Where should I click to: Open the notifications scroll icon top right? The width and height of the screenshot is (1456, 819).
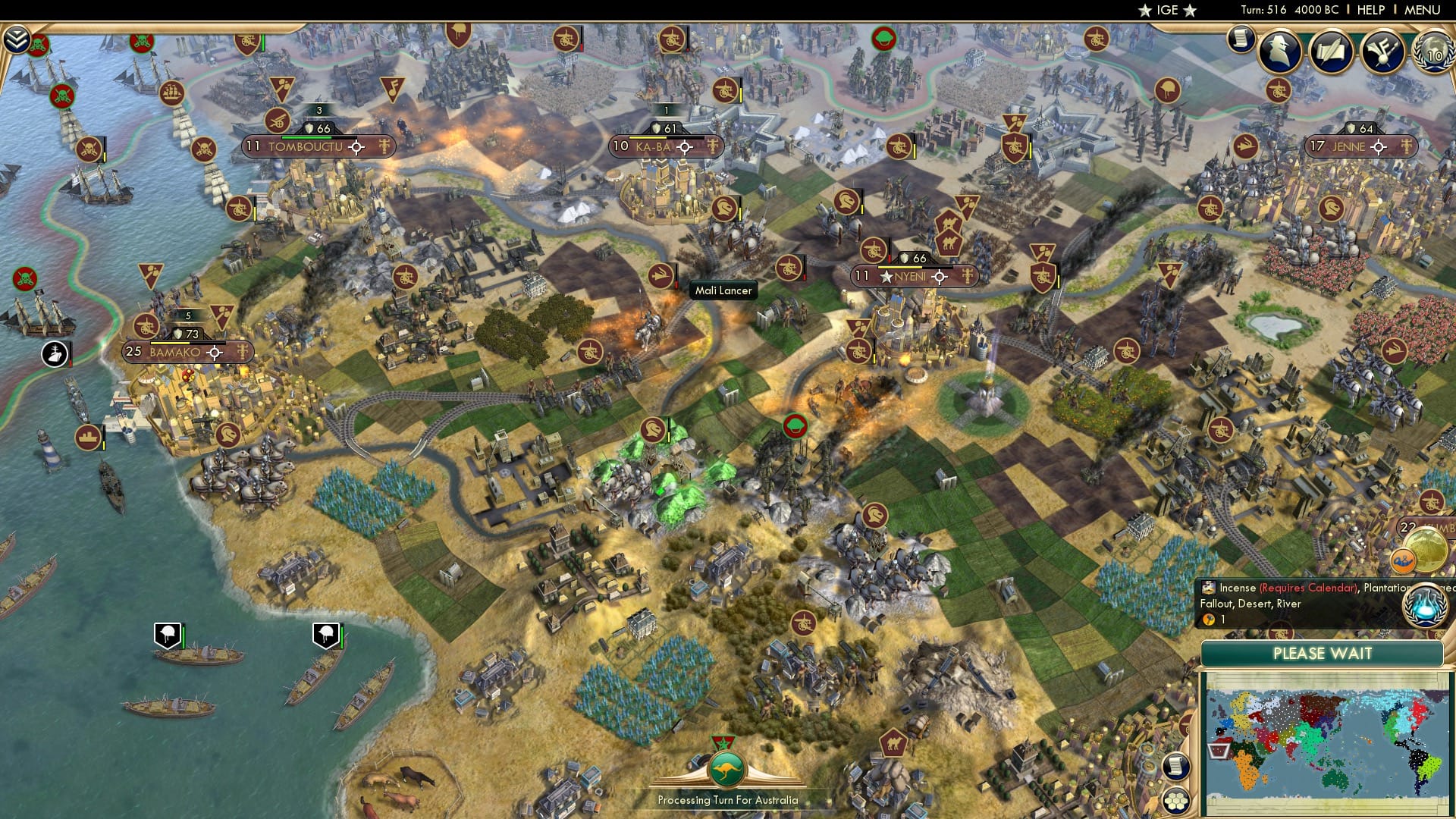(x=1241, y=39)
